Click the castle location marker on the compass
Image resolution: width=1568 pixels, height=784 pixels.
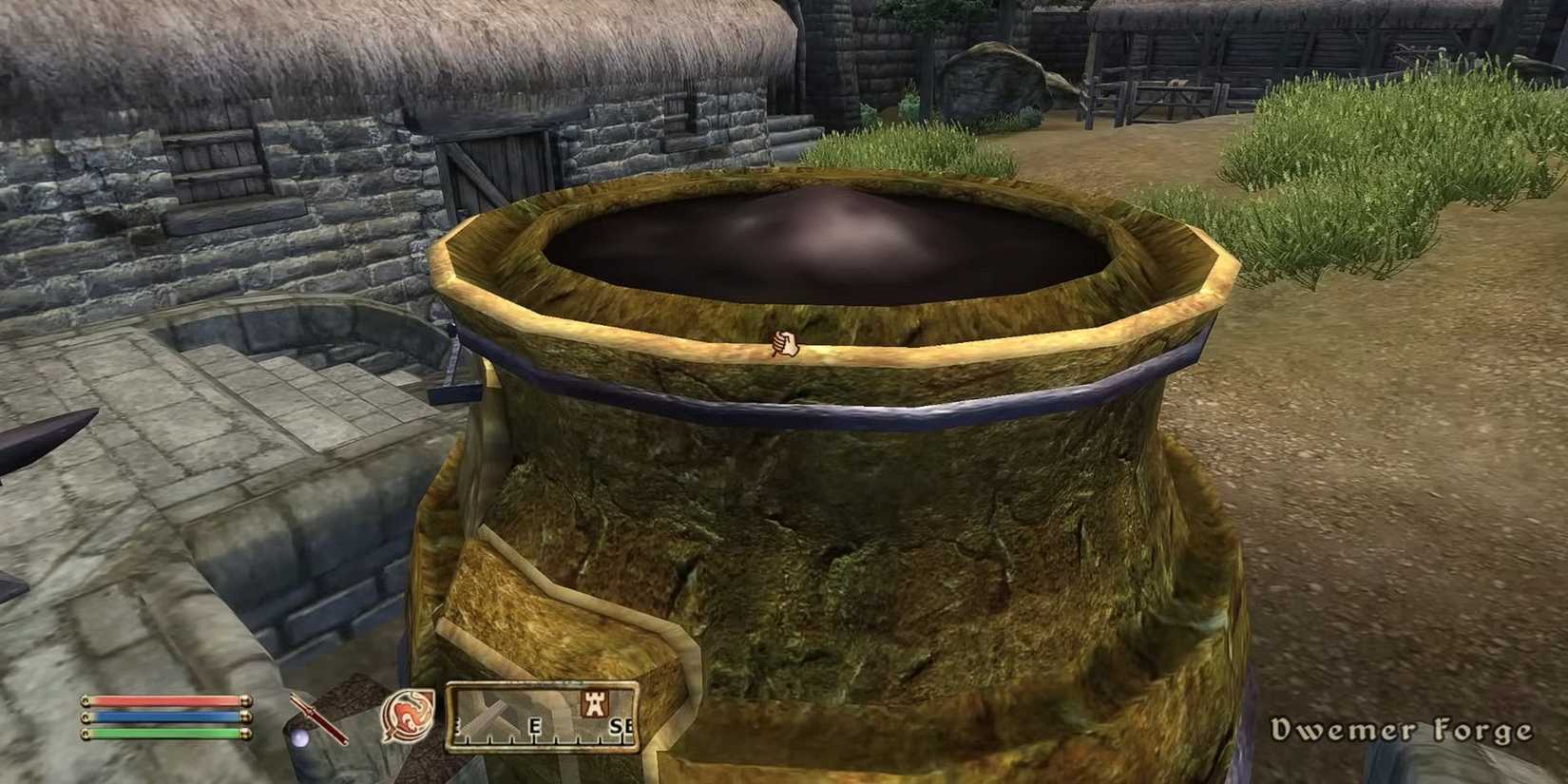pyautogui.click(x=596, y=702)
